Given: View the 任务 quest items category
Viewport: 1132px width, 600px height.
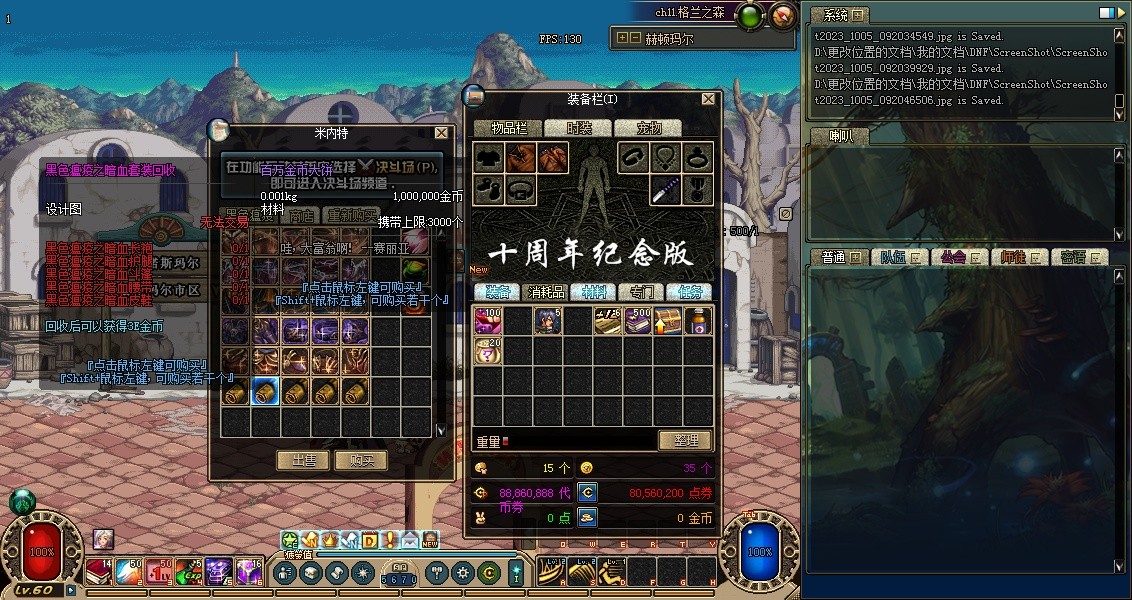Looking at the screenshot, I should pos(689,292).
